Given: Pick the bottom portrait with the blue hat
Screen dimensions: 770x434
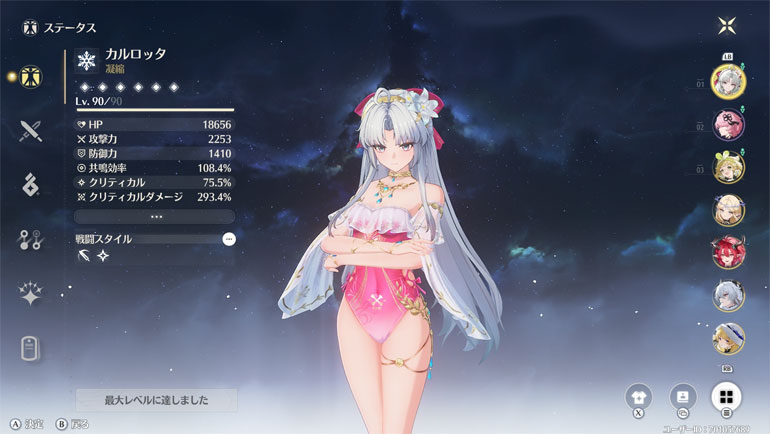Looking at the screenshot, I should tap(726, 339).
